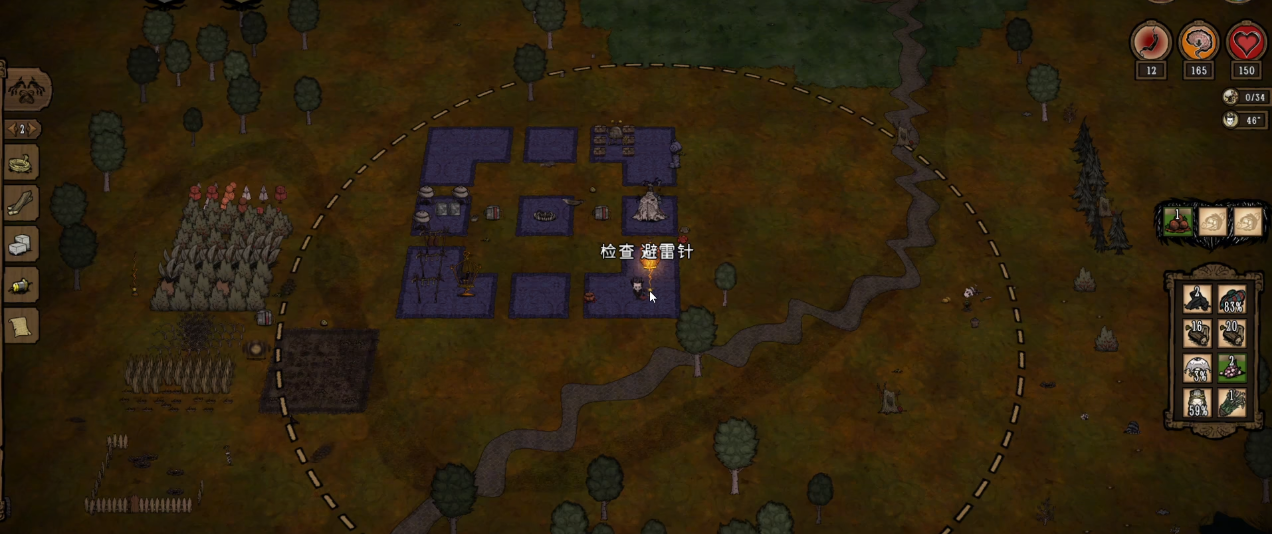Select the stack of 16 logs
The height and width of the screenshot is (534, 1272).
coord(1197,333)
